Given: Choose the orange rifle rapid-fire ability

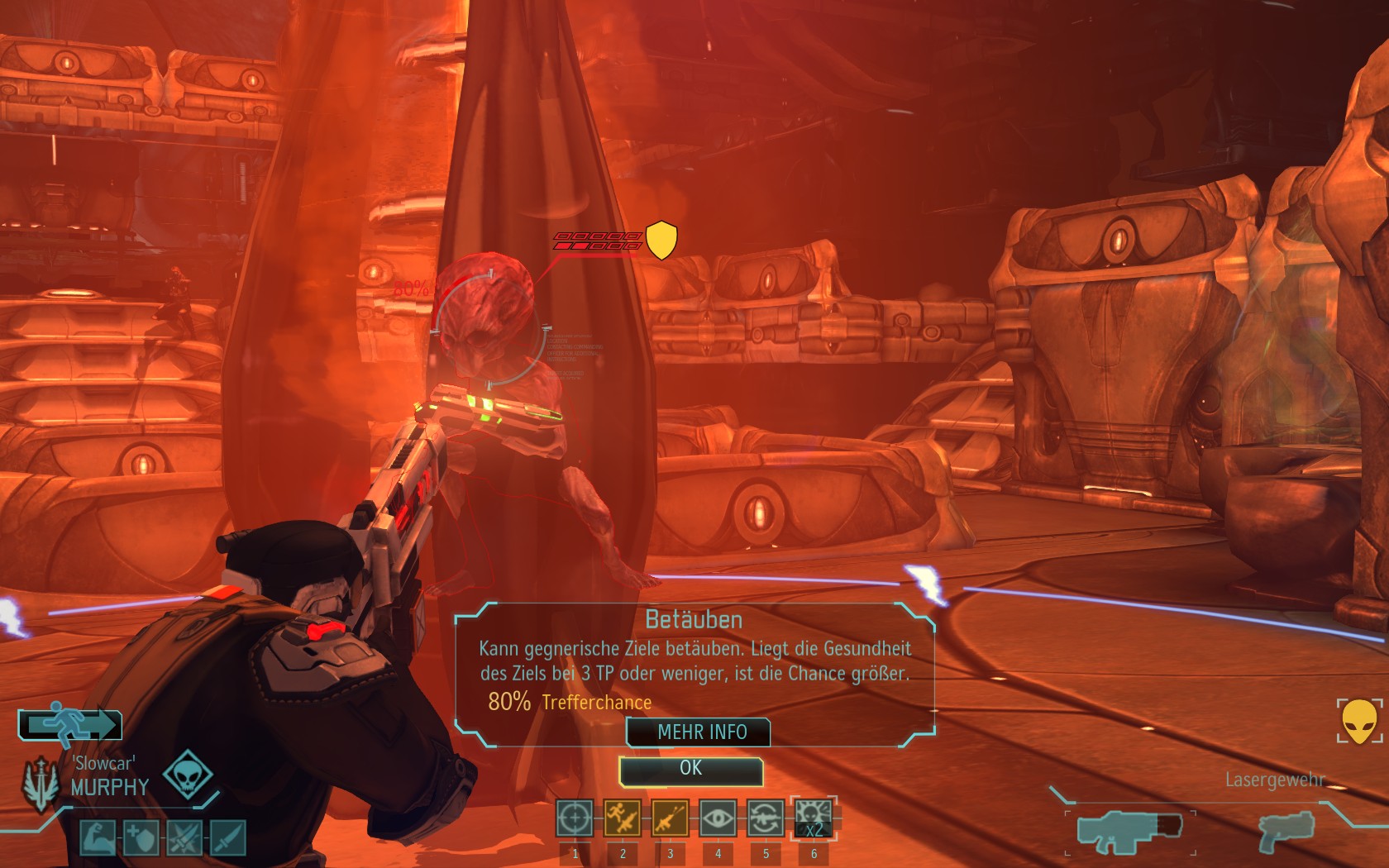Looking at the screenshot, I should tap(670, 818).
